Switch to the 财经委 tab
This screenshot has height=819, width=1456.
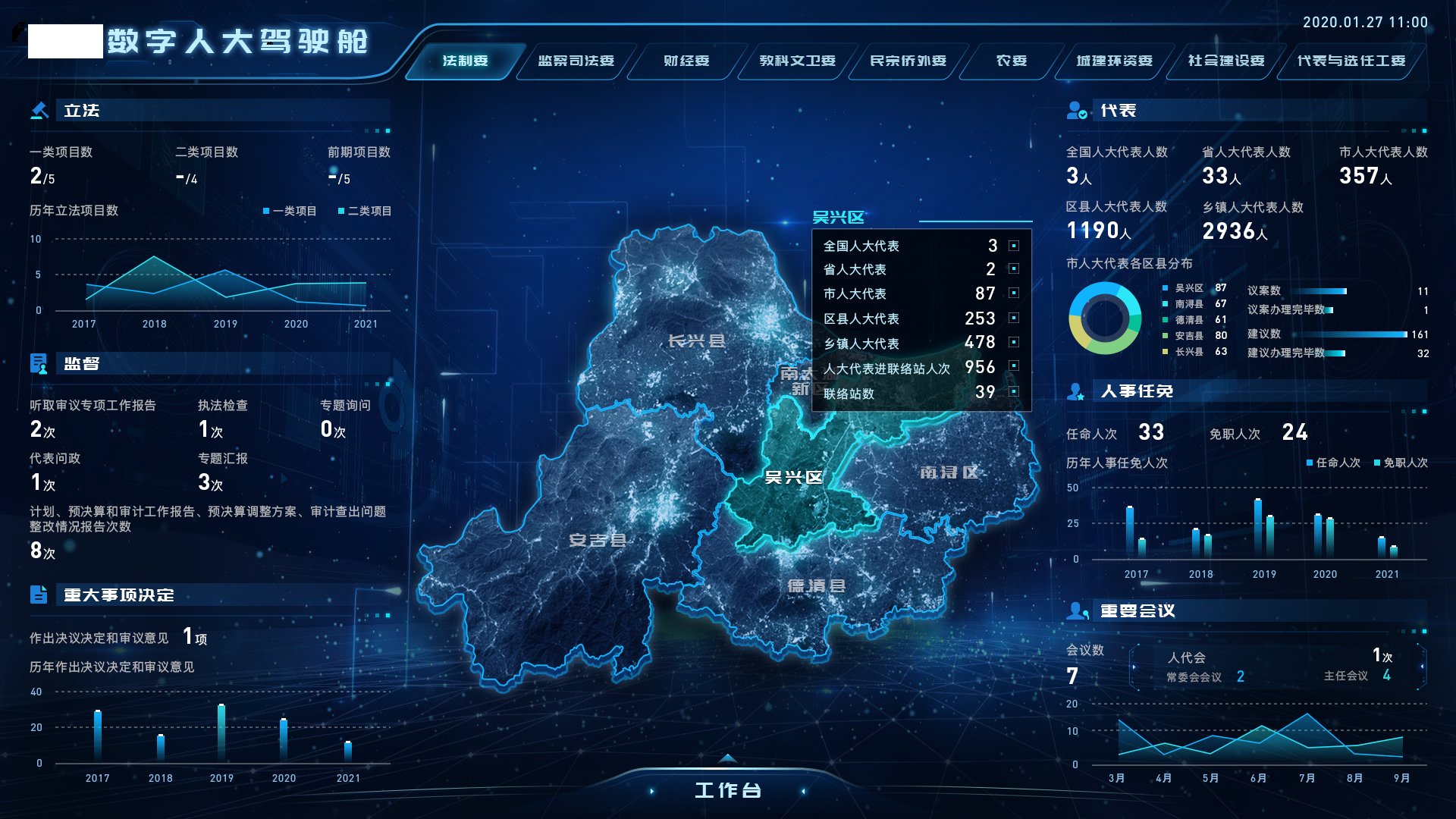[x=687, y=61]
